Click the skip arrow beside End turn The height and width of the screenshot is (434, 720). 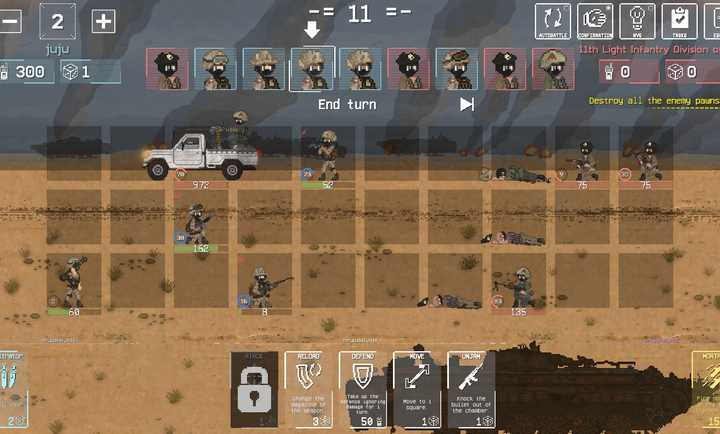tap(467, 104)
